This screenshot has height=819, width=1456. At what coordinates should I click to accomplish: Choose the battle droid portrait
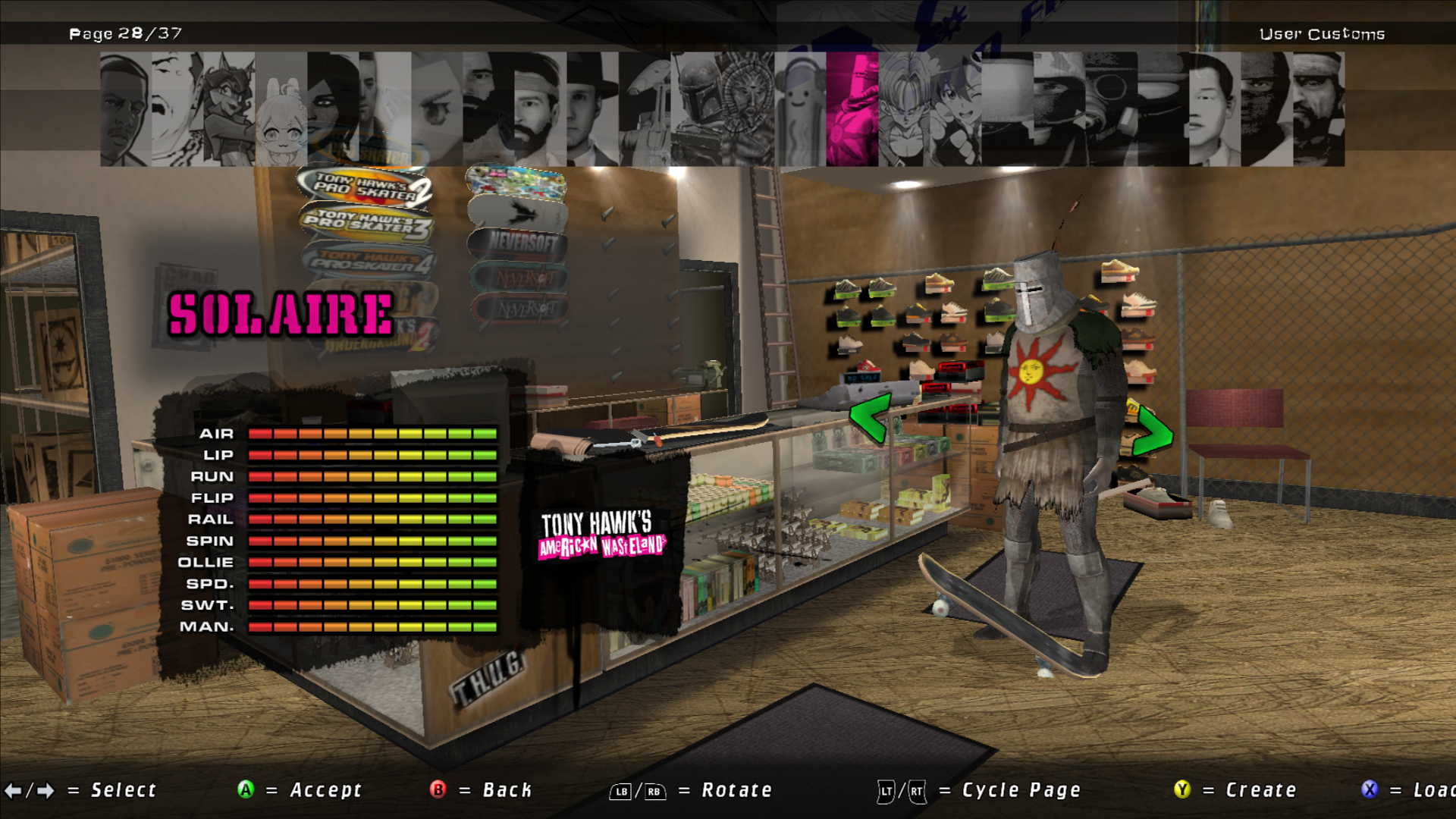(x=644, y=109)
